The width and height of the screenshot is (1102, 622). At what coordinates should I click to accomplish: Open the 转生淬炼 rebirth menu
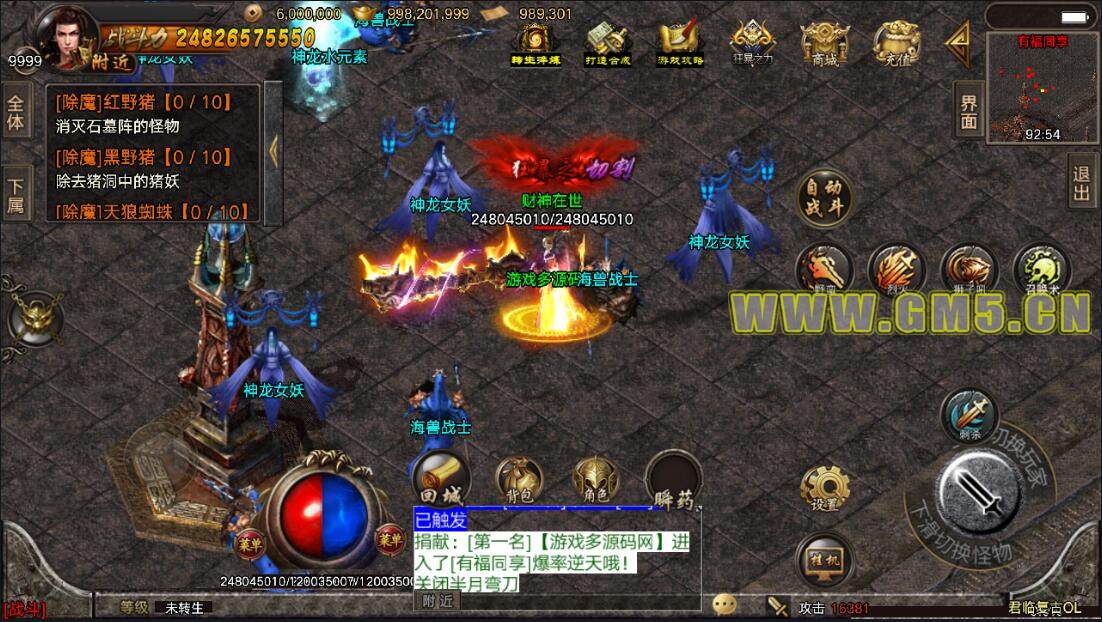[x=535, y=44]
